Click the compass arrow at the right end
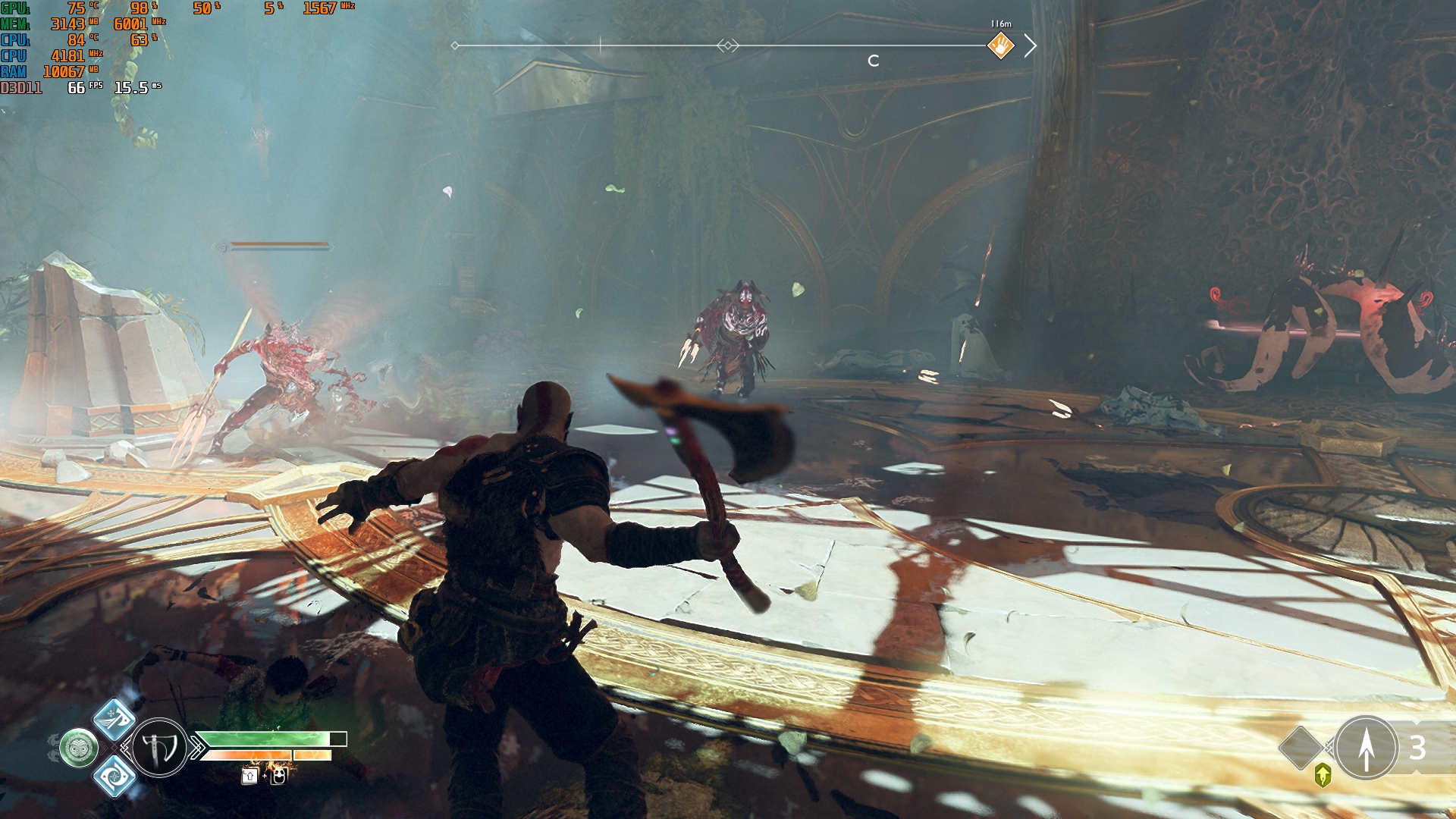This screenshot has height=819, width=1456. (1030, 45)
